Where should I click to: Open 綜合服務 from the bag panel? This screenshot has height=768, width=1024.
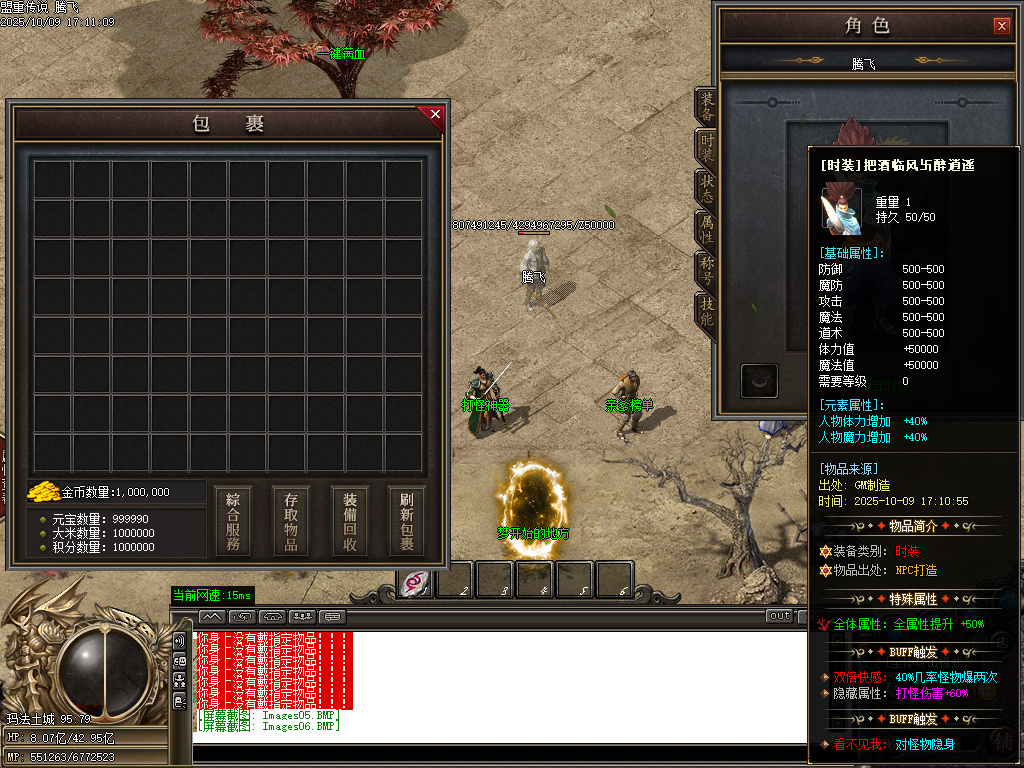[233, 521]
